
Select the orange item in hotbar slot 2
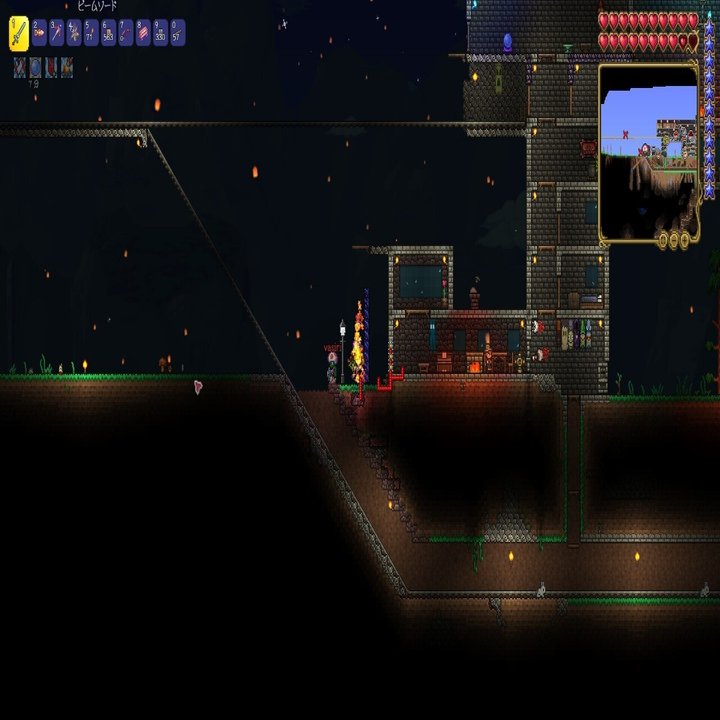40,34
